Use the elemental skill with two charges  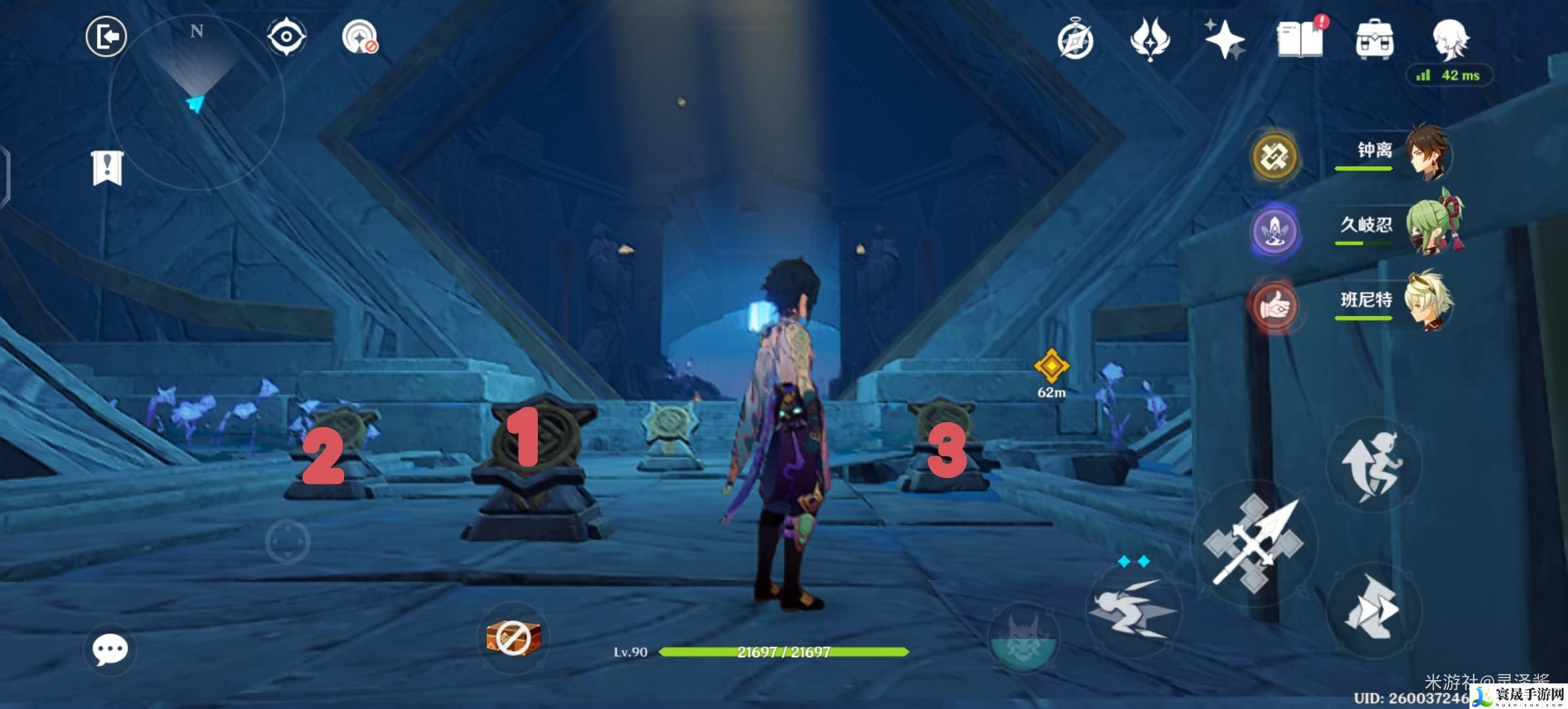[1133, 607]
